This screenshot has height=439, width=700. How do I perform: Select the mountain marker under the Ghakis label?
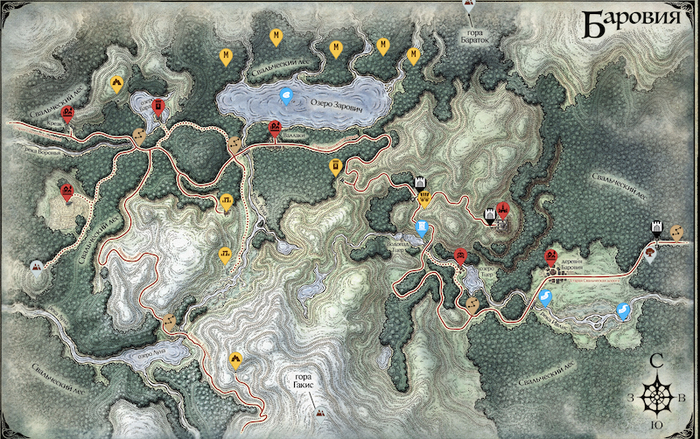[320, 411]
